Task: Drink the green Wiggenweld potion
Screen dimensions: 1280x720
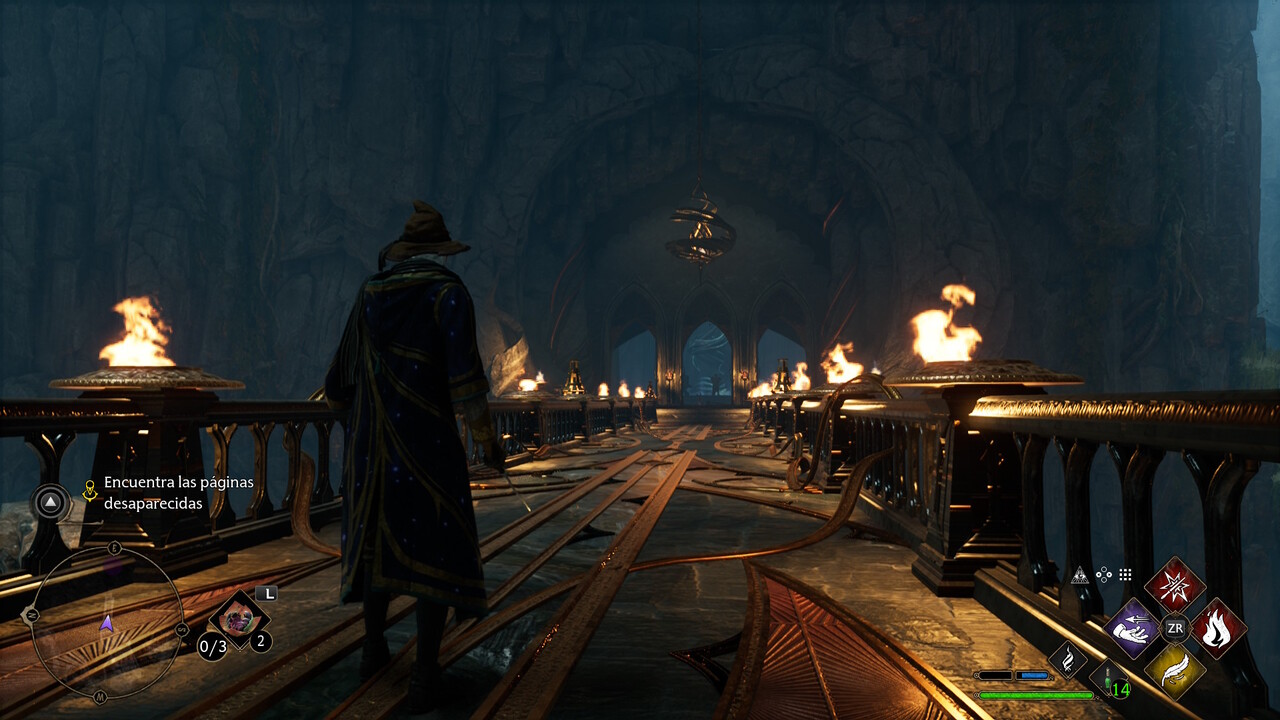Action: pyautogui.click(x=1109, y=678)
